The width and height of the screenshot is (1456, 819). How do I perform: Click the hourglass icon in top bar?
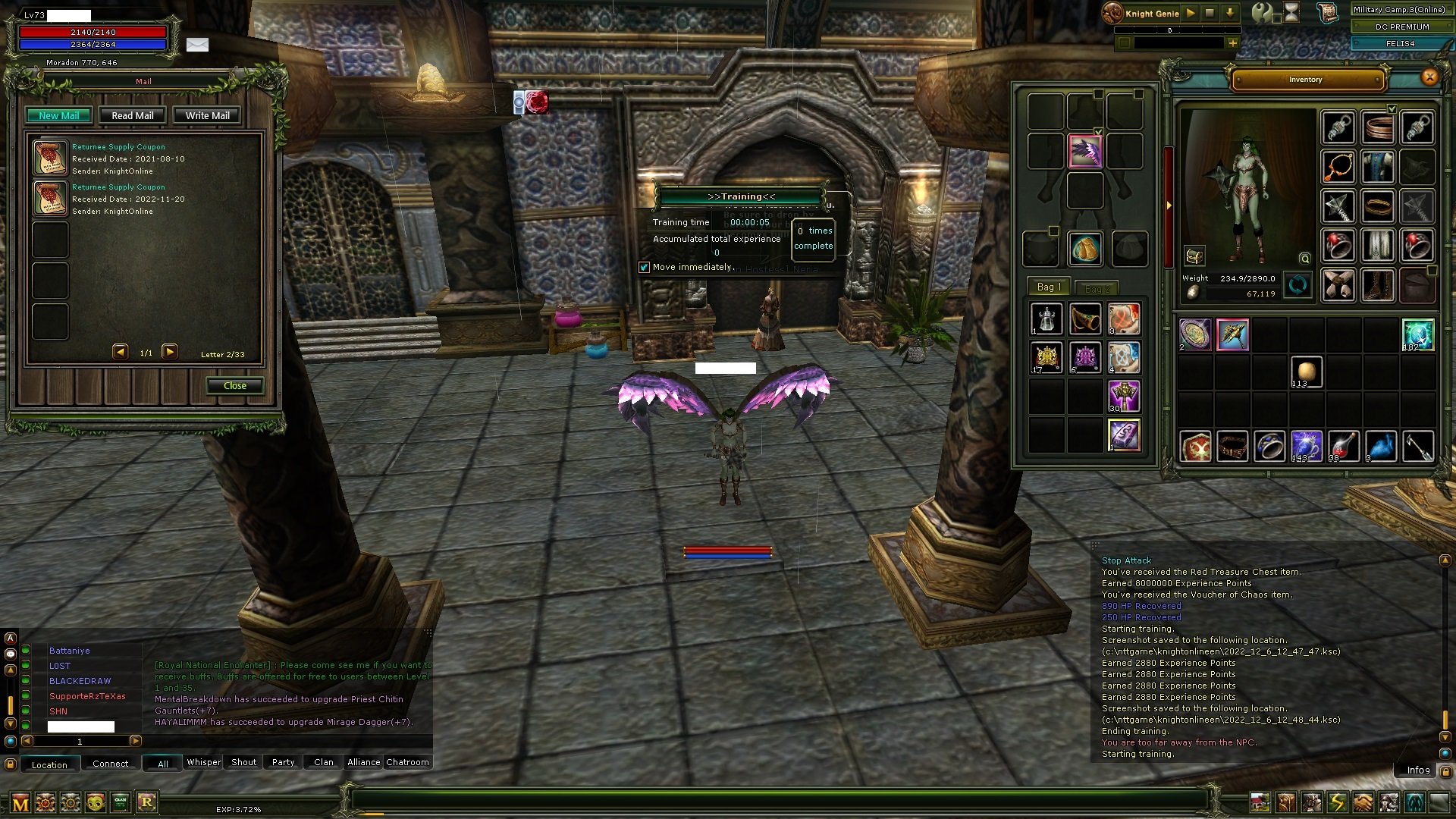[1291, 13]
